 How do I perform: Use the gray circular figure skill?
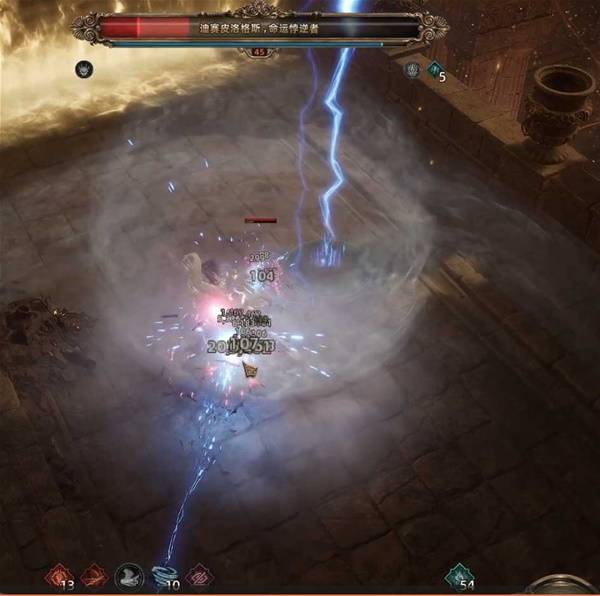128,575
